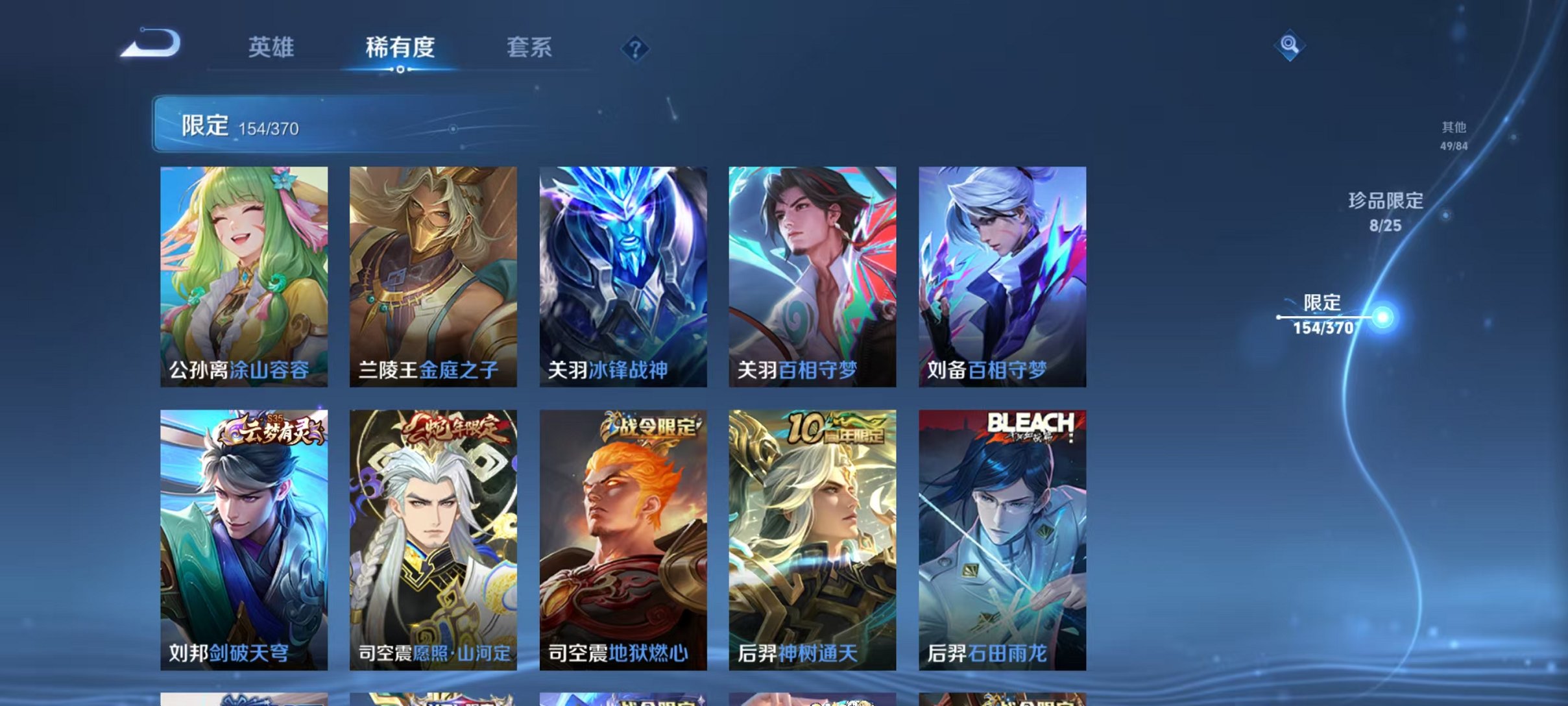Switch to the 套系 tab
Image resolution: width=1568 pixels, height=706 pixels.
coord(529,47)
